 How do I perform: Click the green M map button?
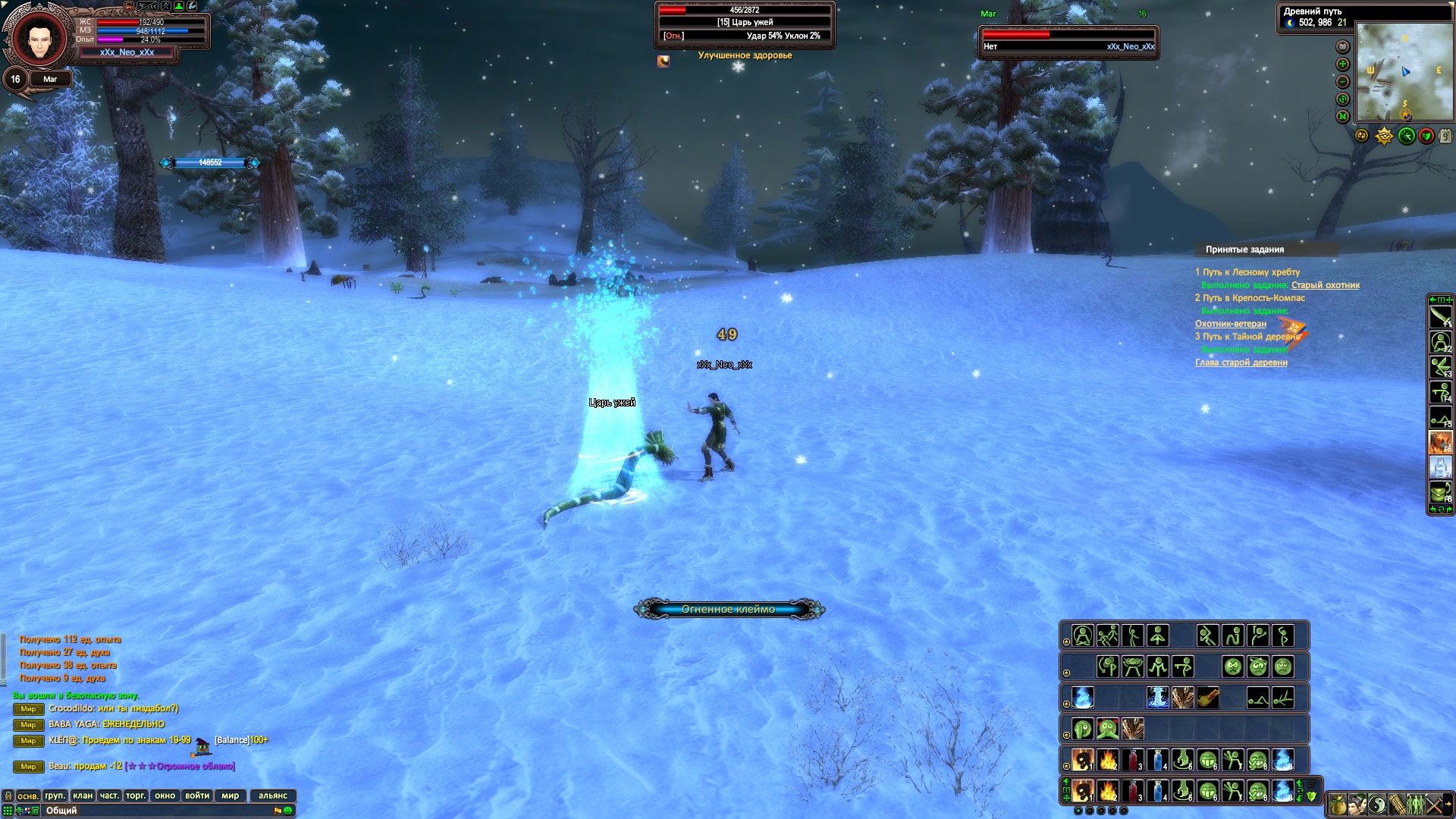click(1342, 116)
